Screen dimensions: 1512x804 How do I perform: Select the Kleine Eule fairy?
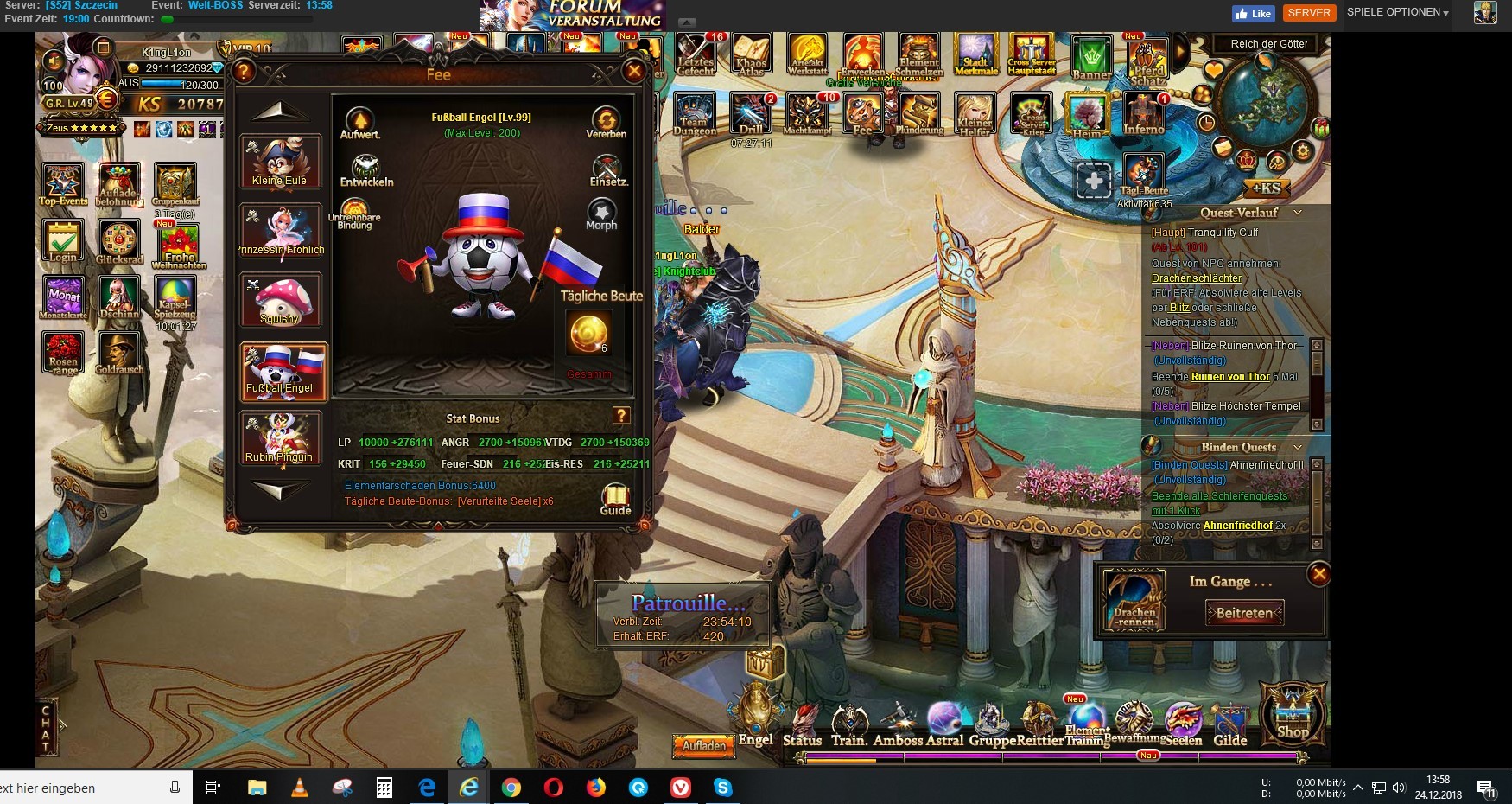281,162
